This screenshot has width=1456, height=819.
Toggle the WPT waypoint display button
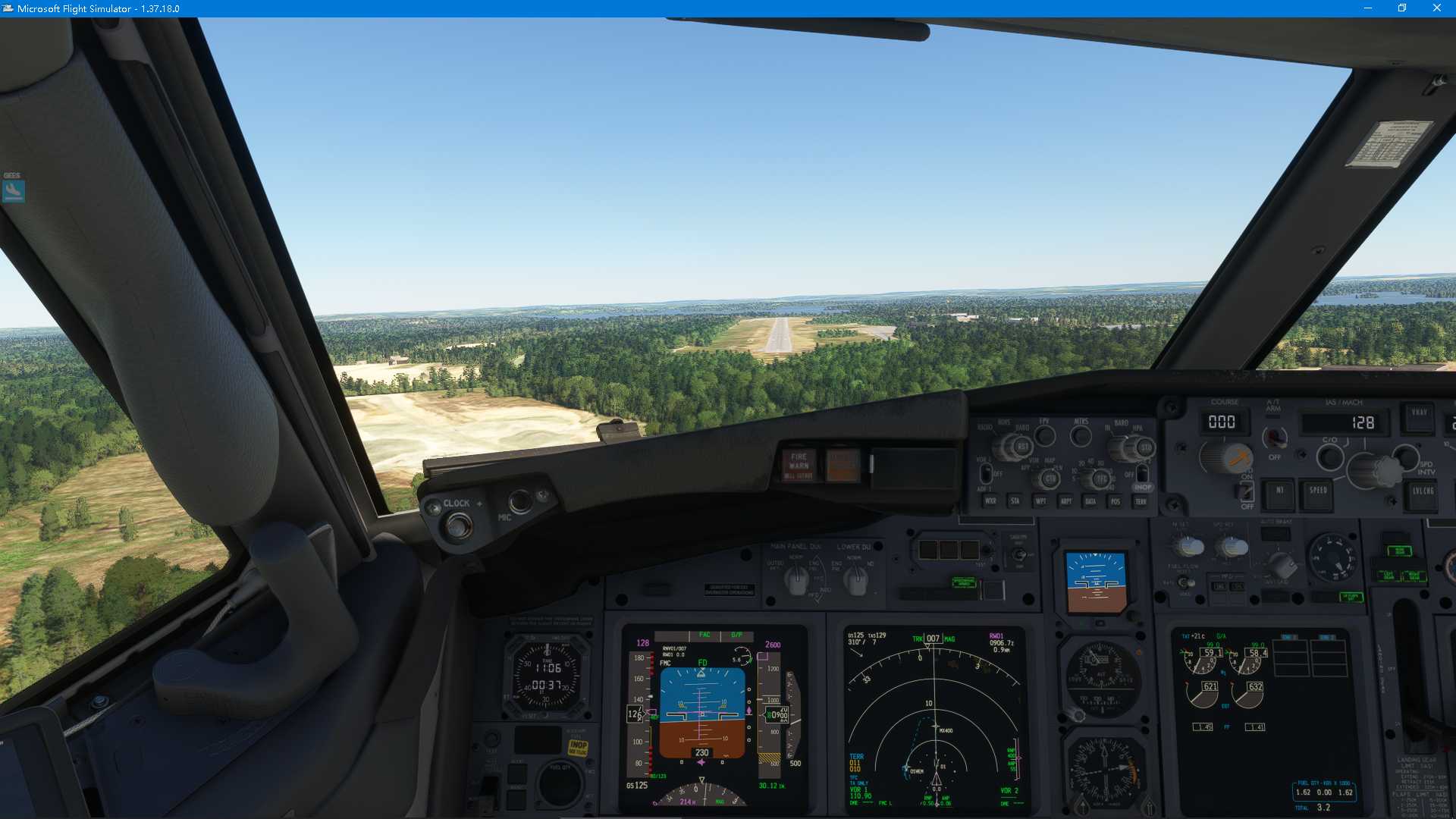pyautogui.click(x=1040, y=501)
